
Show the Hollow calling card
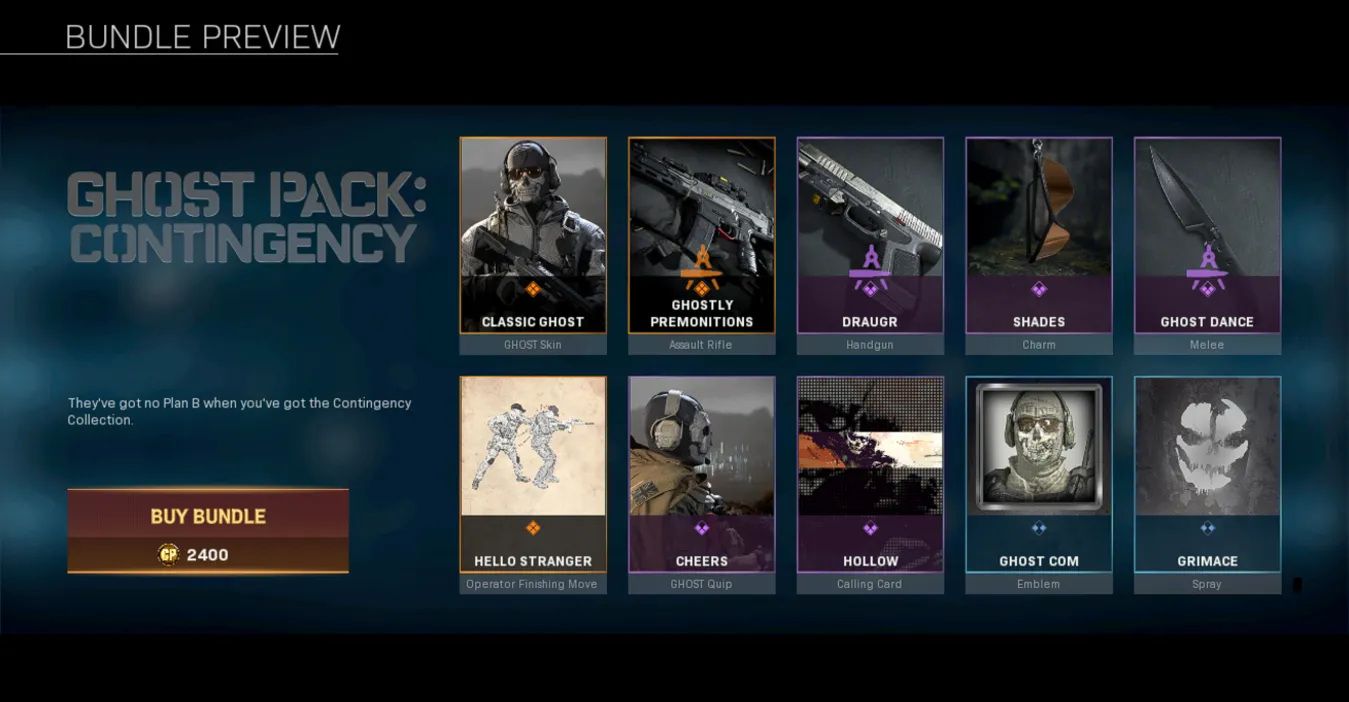(x=870, y=475)
